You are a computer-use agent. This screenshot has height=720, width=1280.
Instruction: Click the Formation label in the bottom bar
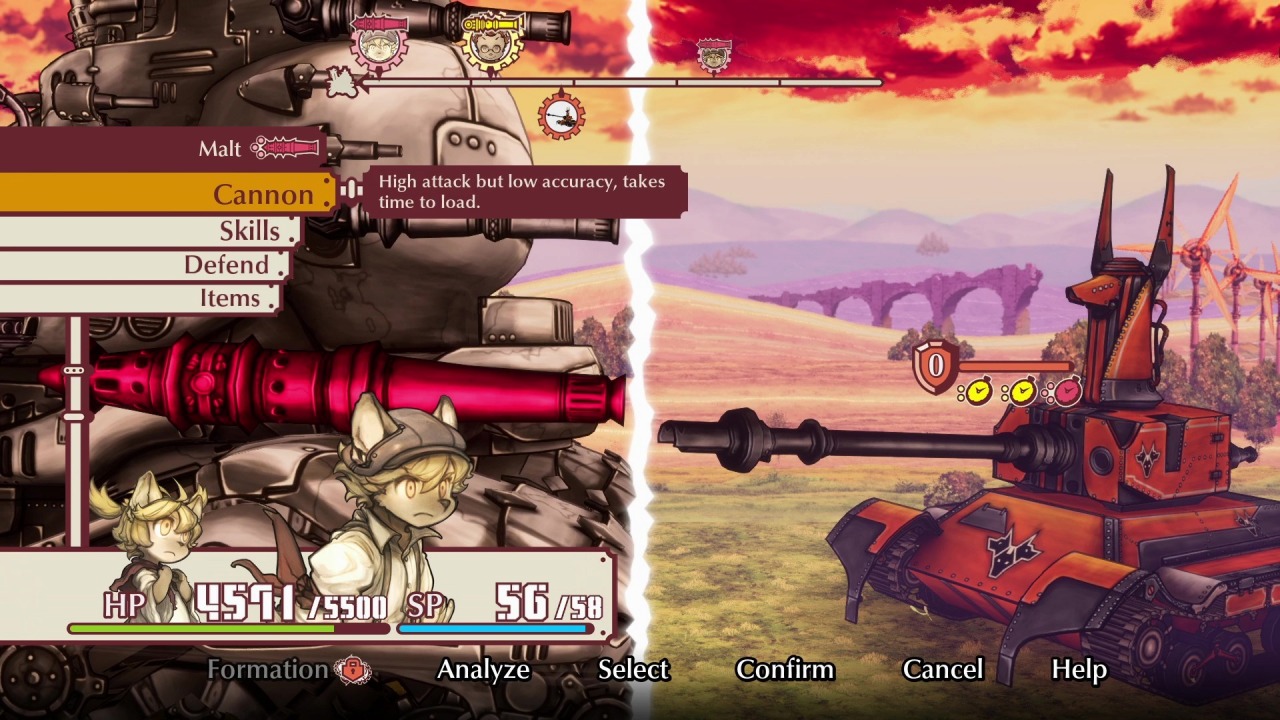click(266, 670)
